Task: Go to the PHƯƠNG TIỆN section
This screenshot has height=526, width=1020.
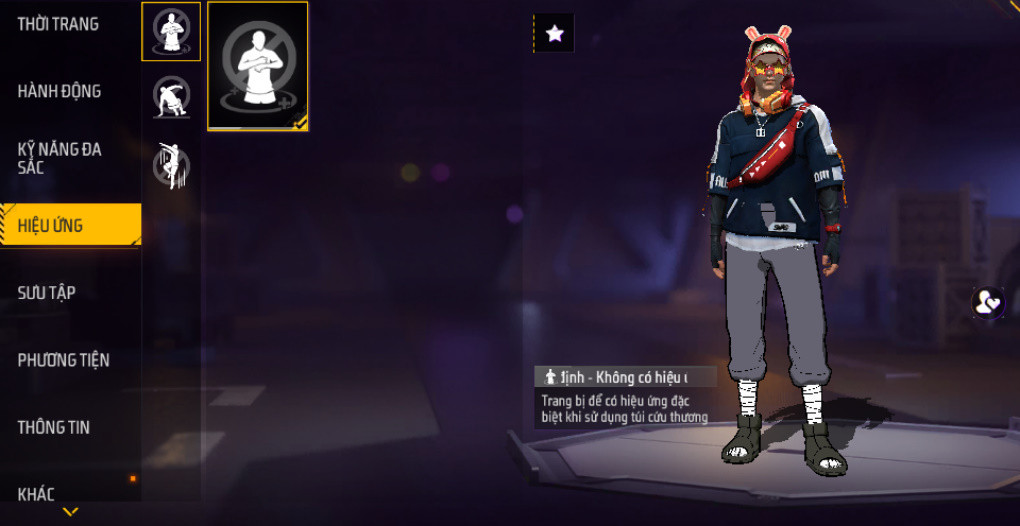Action: pyautogui.click(x=64, y=360)
